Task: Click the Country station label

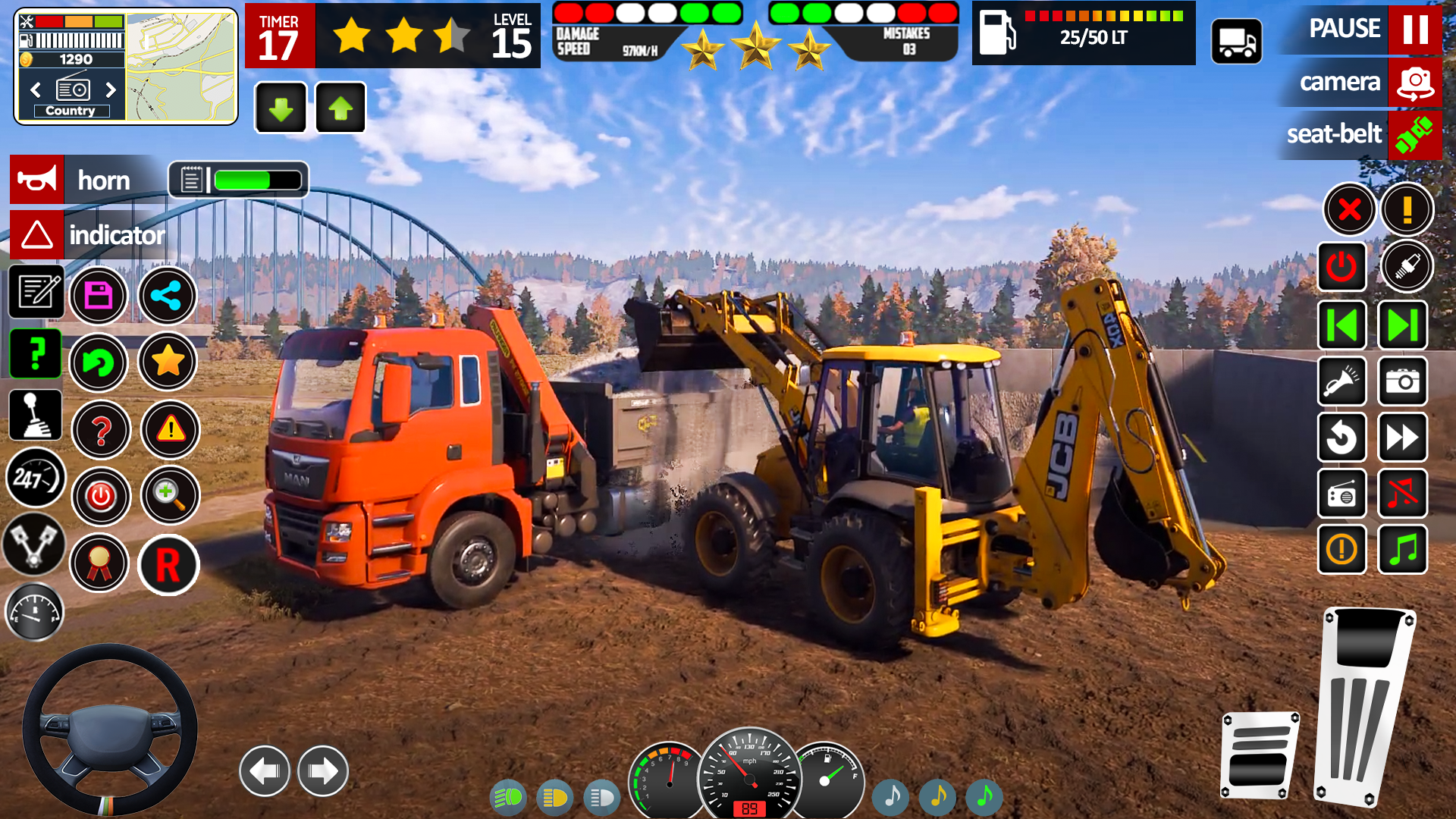Action: (x=71, y=110)
